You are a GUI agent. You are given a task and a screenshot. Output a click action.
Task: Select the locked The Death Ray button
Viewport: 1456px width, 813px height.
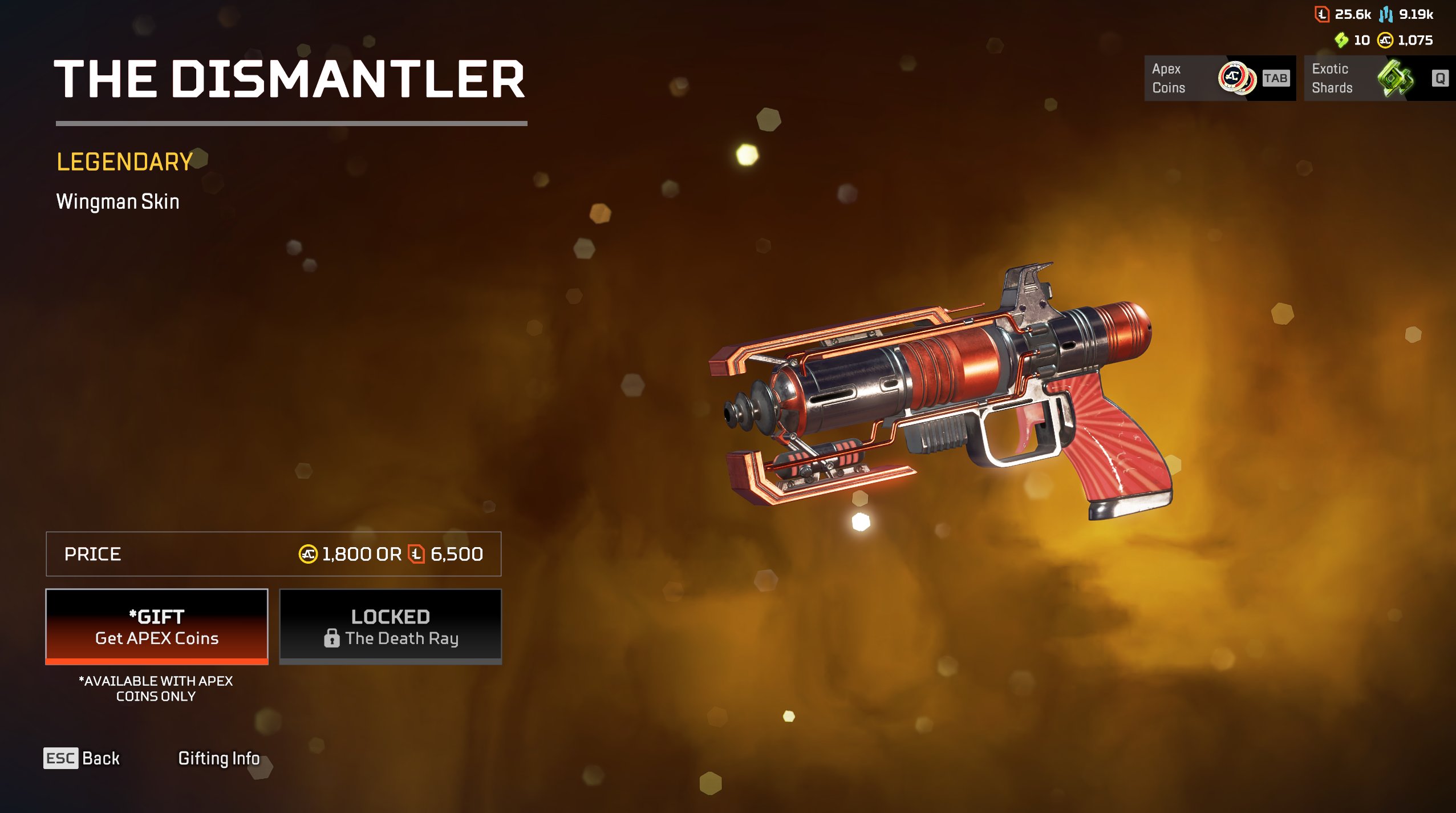point(390,626)
